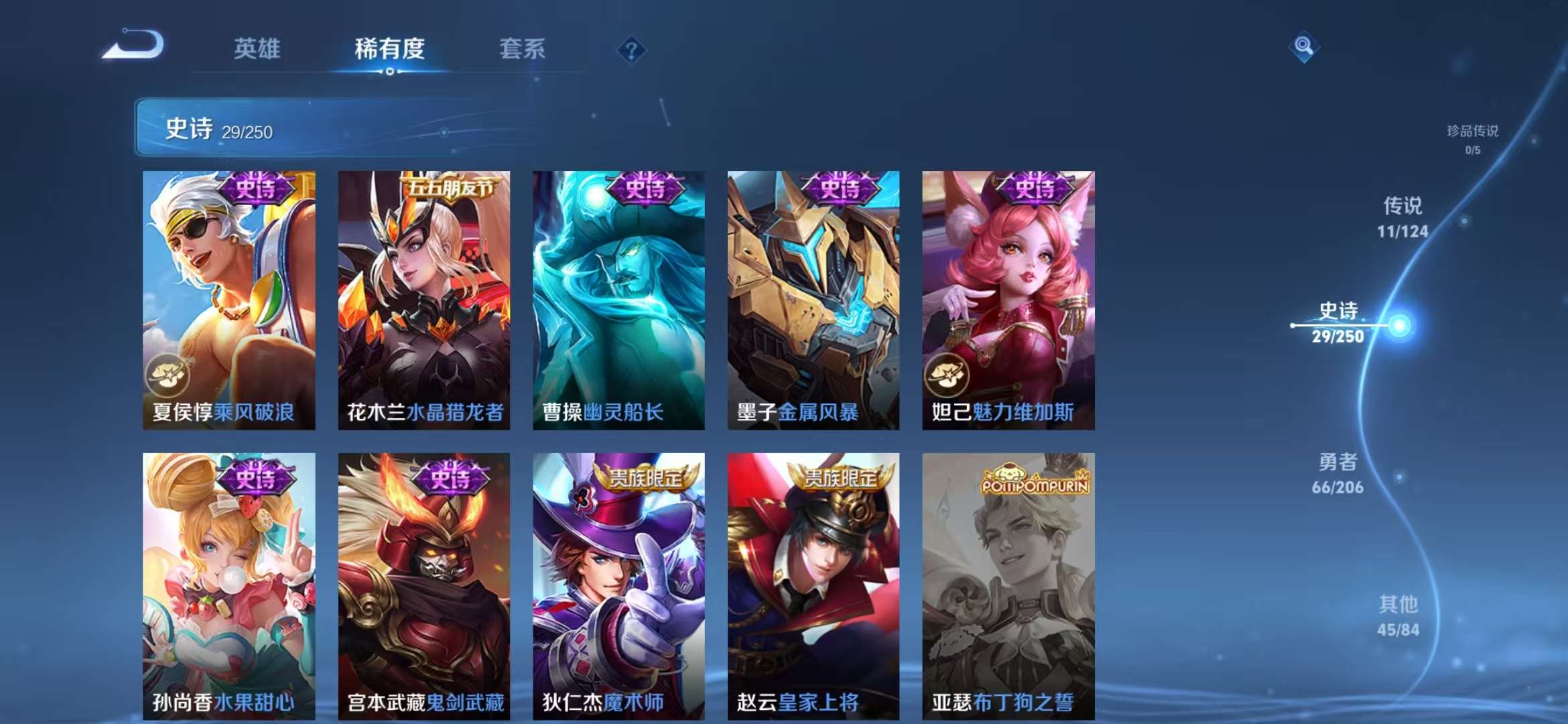Open the search magnifier icon
The height and width of the screenshot is (724, 1568).
(1303, 47)
